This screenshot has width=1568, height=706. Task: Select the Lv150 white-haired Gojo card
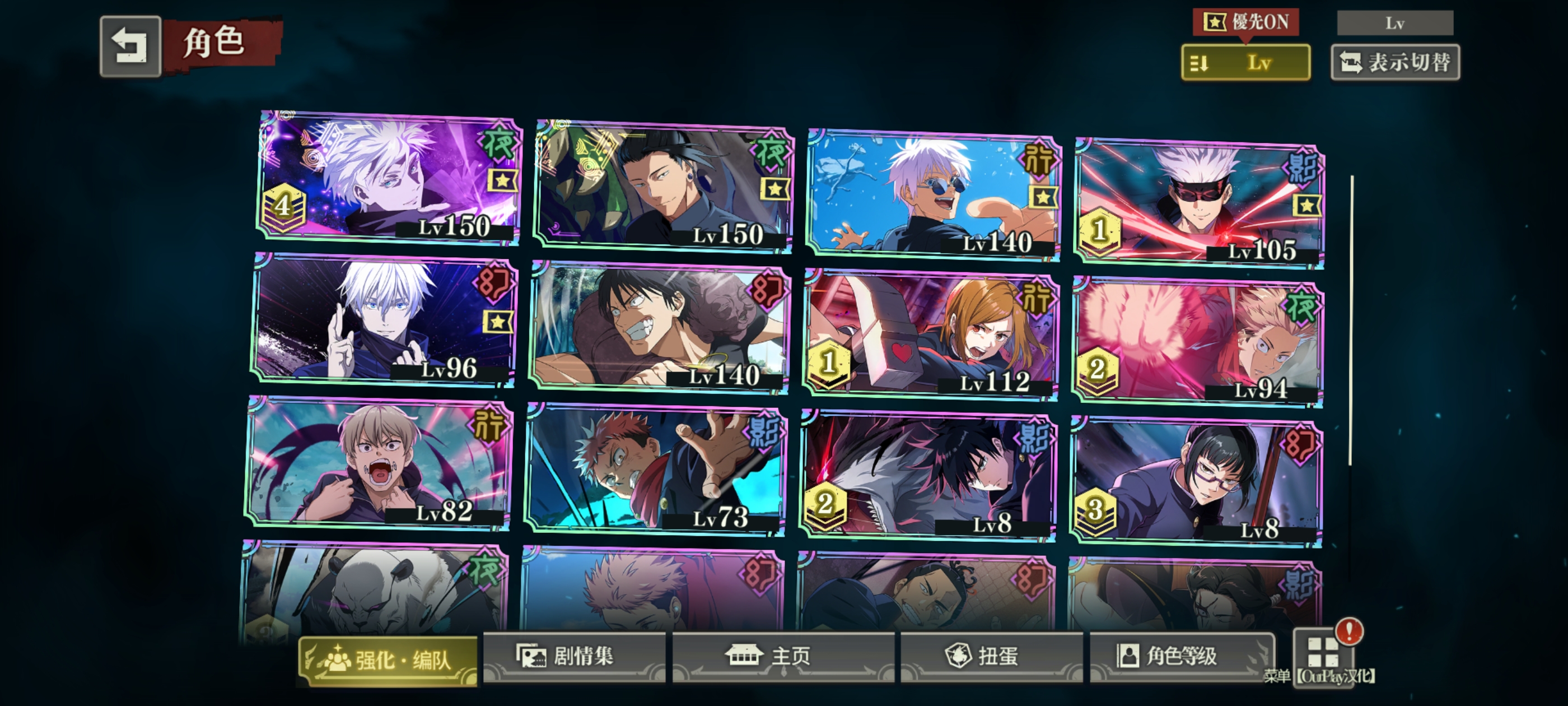point(390,178)
